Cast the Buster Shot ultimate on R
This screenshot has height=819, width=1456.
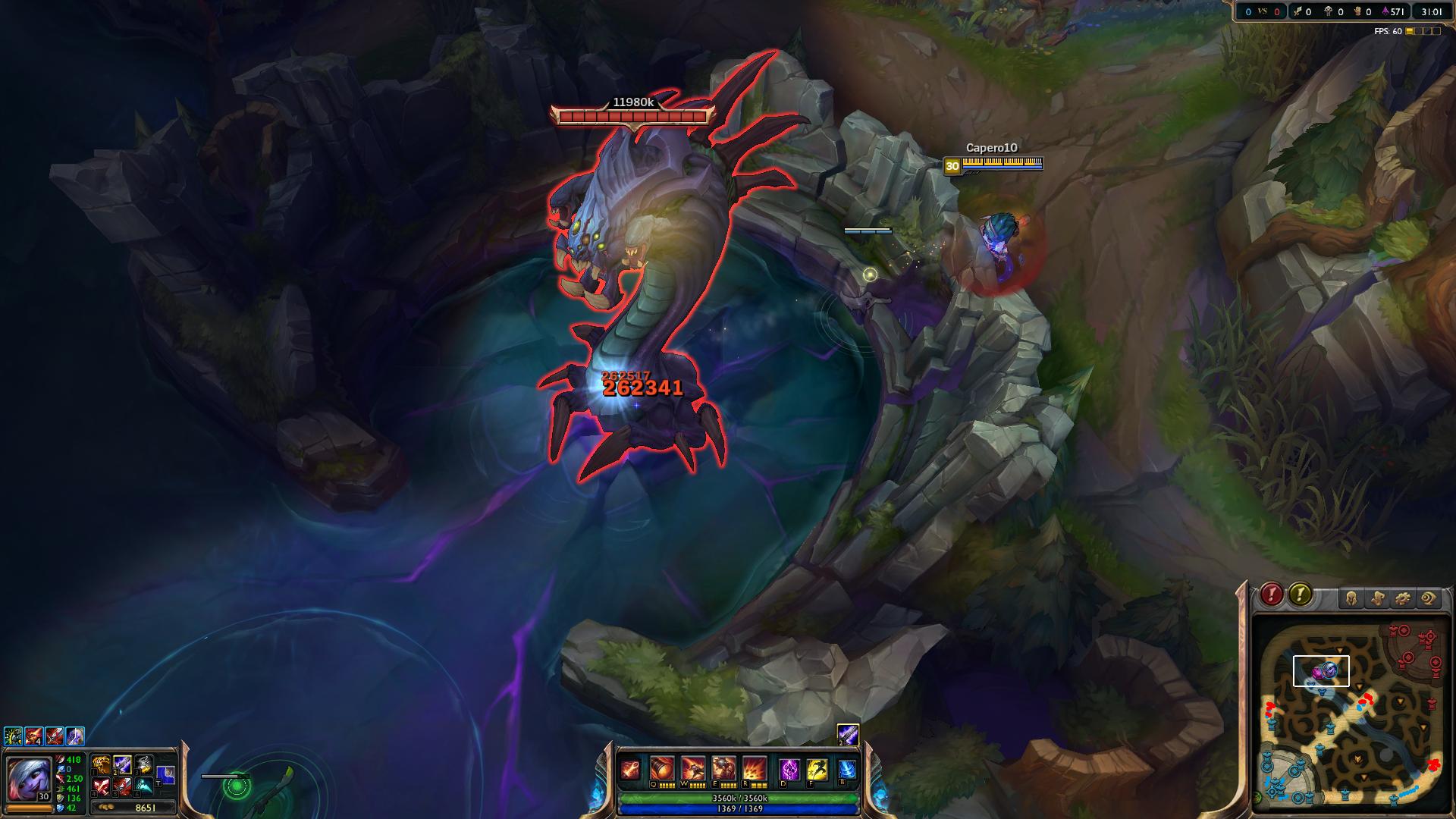click(754, 767)
